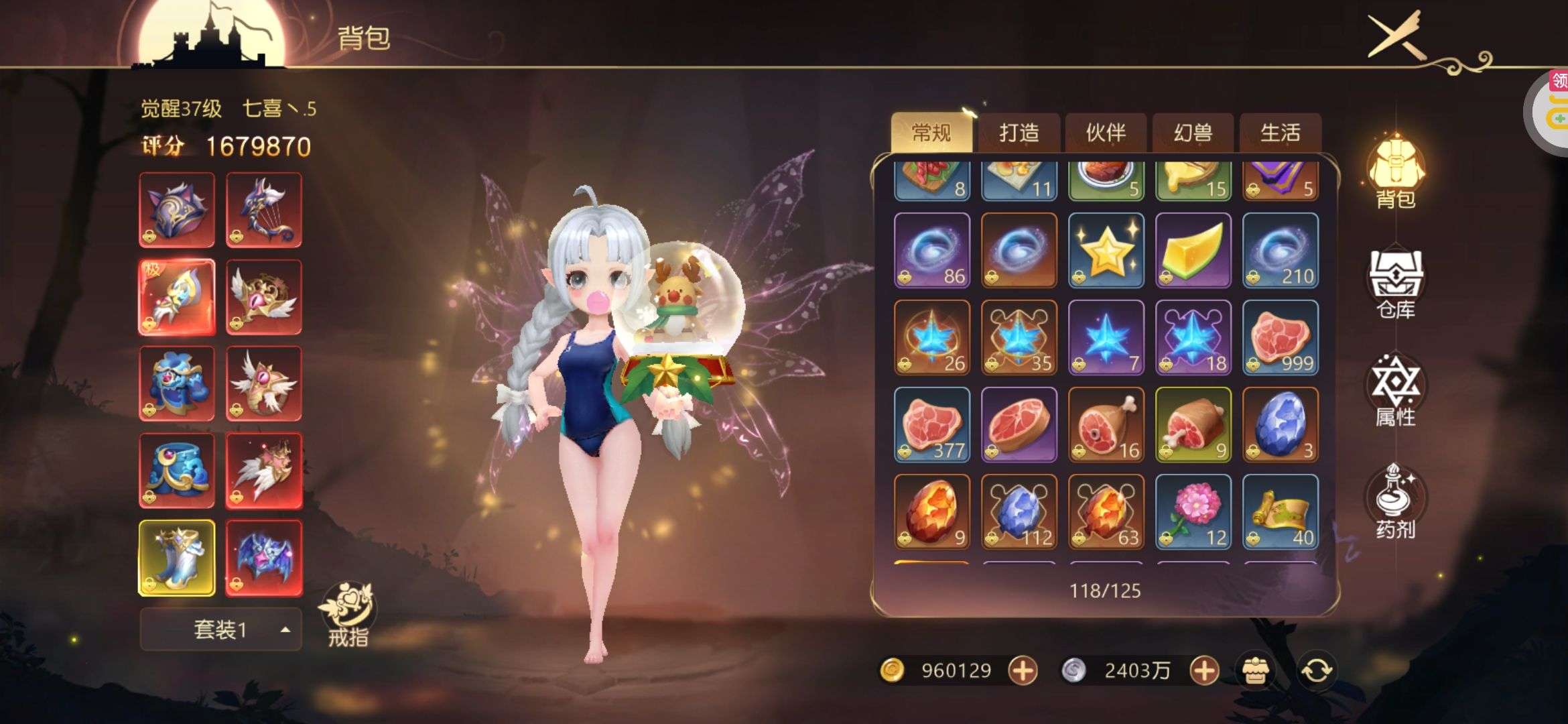The image size is (1568, 724).
Task: Select the yellow star item slot
Action: coord(1106,250)
